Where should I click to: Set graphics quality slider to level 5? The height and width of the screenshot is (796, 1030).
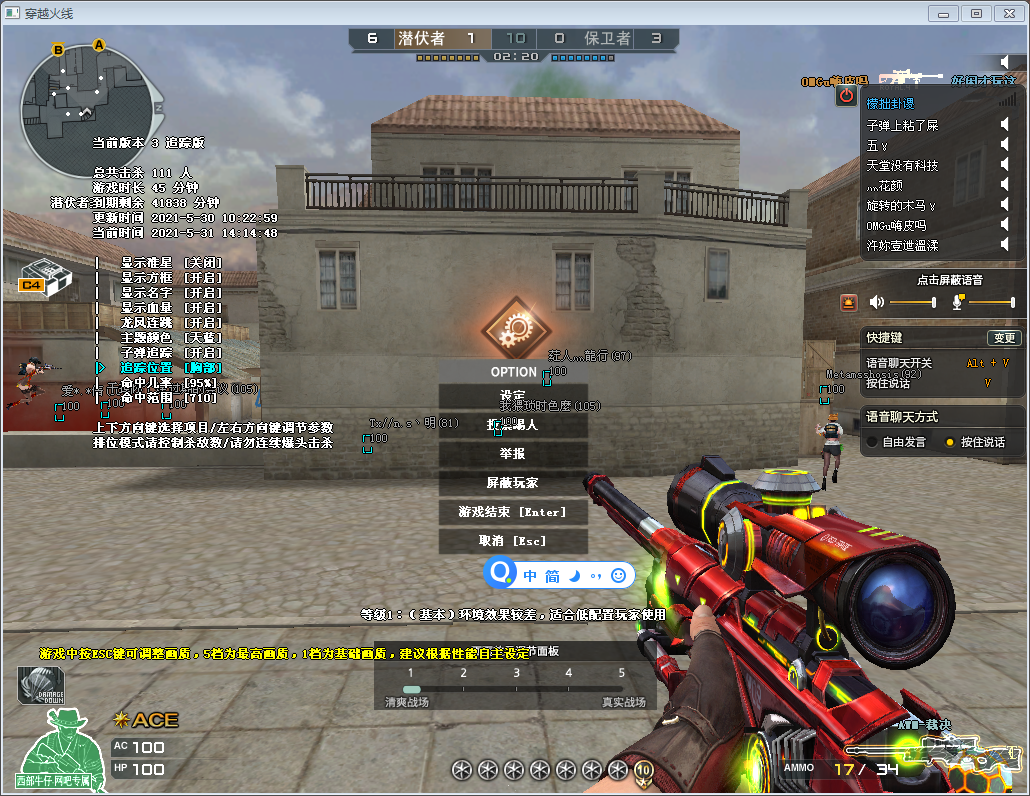621,689
